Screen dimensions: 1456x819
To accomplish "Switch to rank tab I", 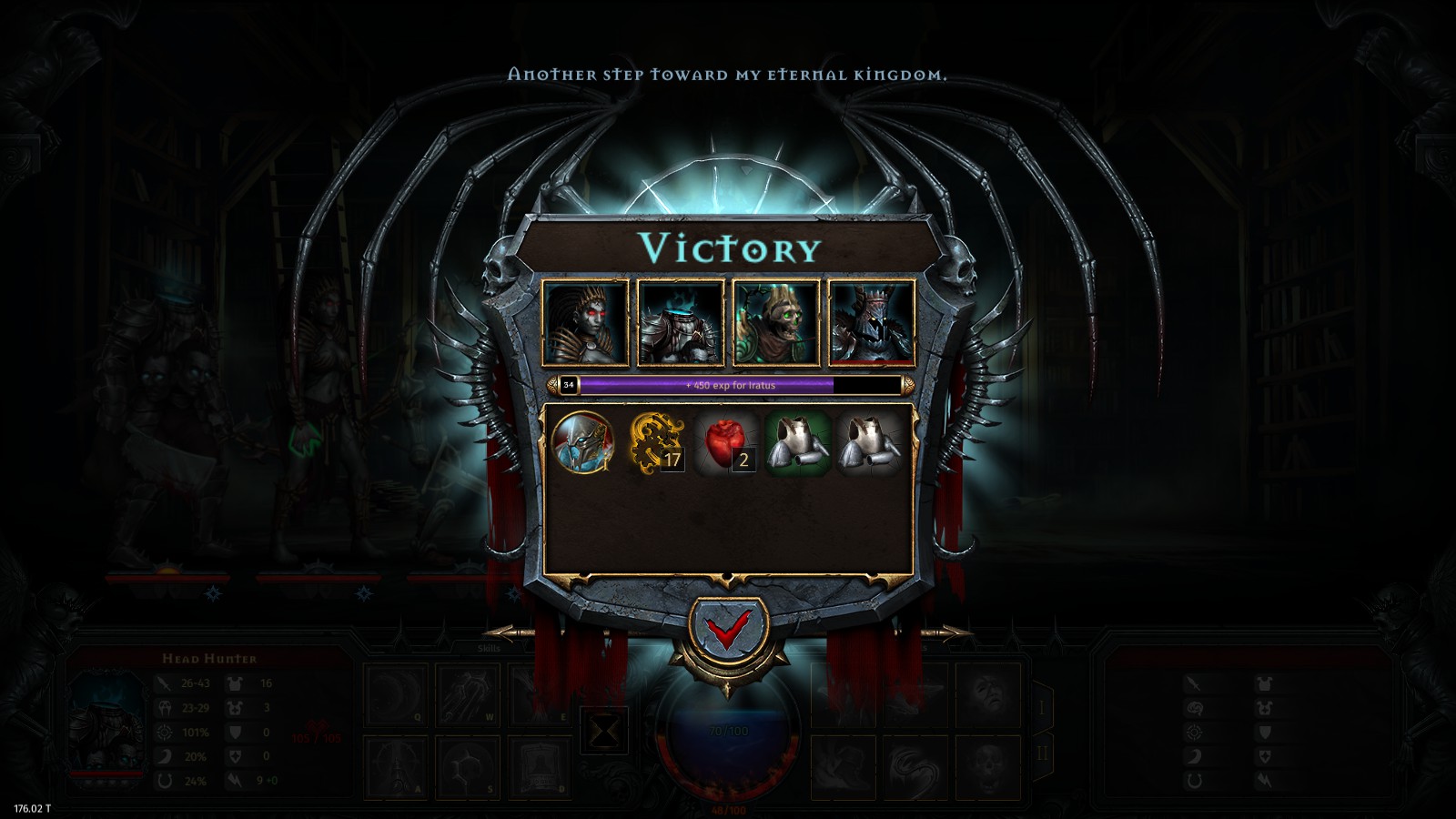I will tap(1043, 706).
